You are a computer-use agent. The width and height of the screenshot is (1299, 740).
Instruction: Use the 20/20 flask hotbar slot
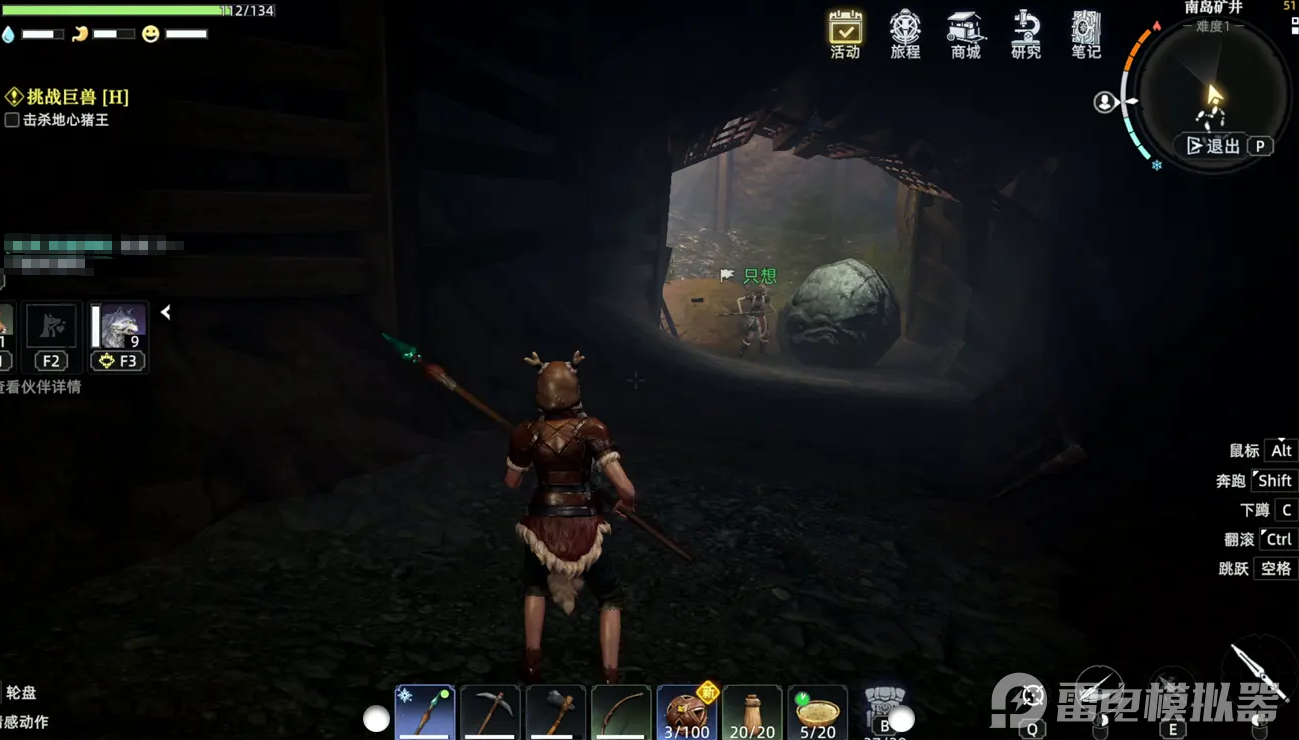(x=752, y=711)
